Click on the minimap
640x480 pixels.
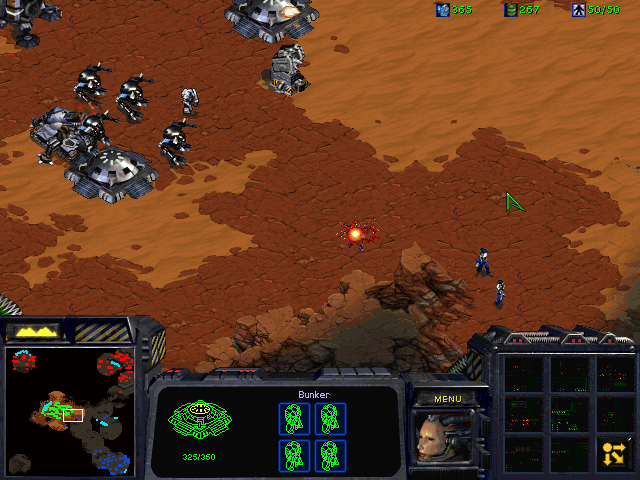69,410
